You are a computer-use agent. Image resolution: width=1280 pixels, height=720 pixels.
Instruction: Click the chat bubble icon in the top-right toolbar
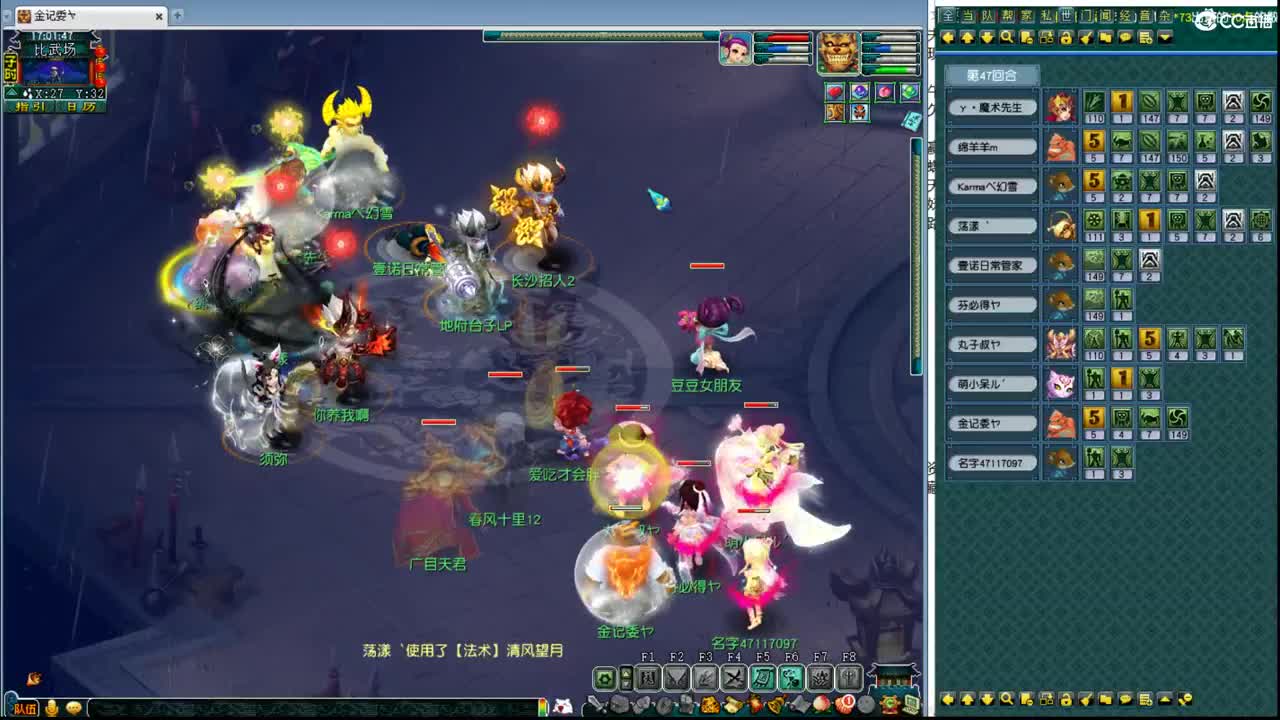(1126, 38)
